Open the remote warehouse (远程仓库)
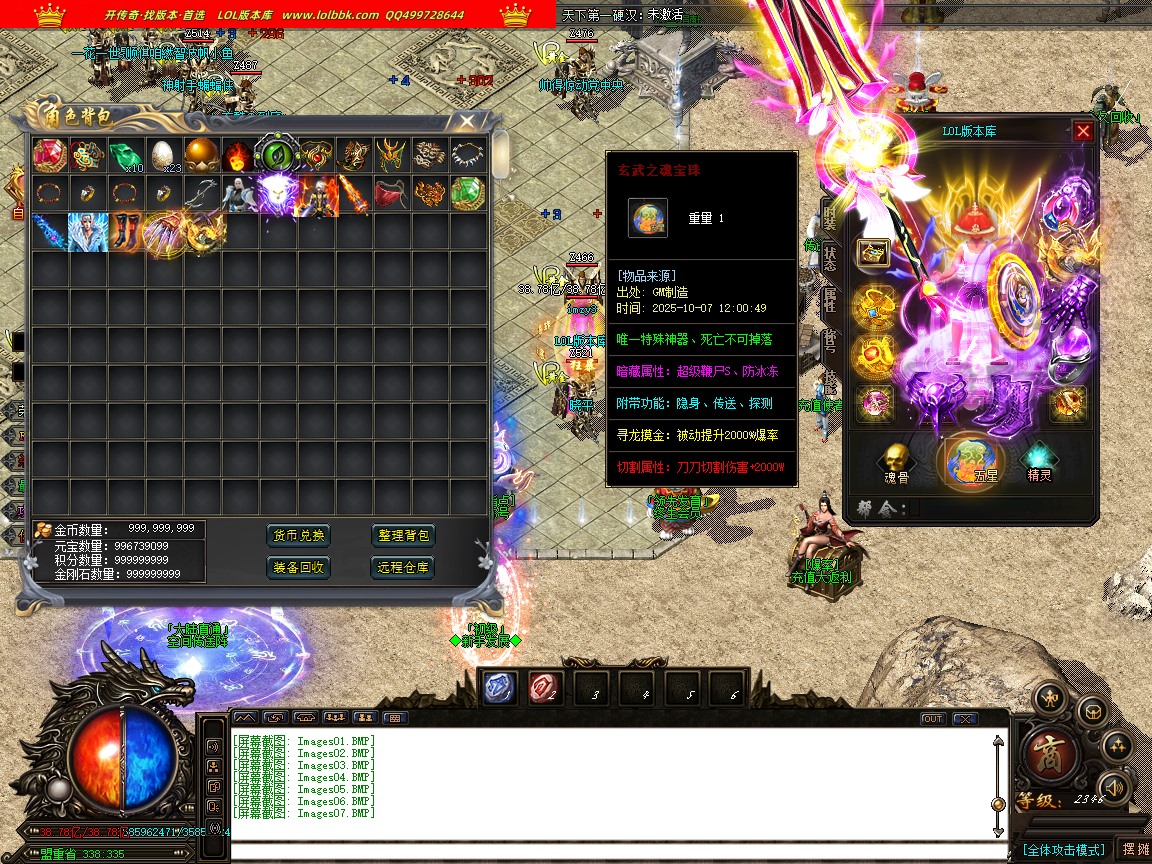This screenshot has height=864, width=1152. pos(404,567)
